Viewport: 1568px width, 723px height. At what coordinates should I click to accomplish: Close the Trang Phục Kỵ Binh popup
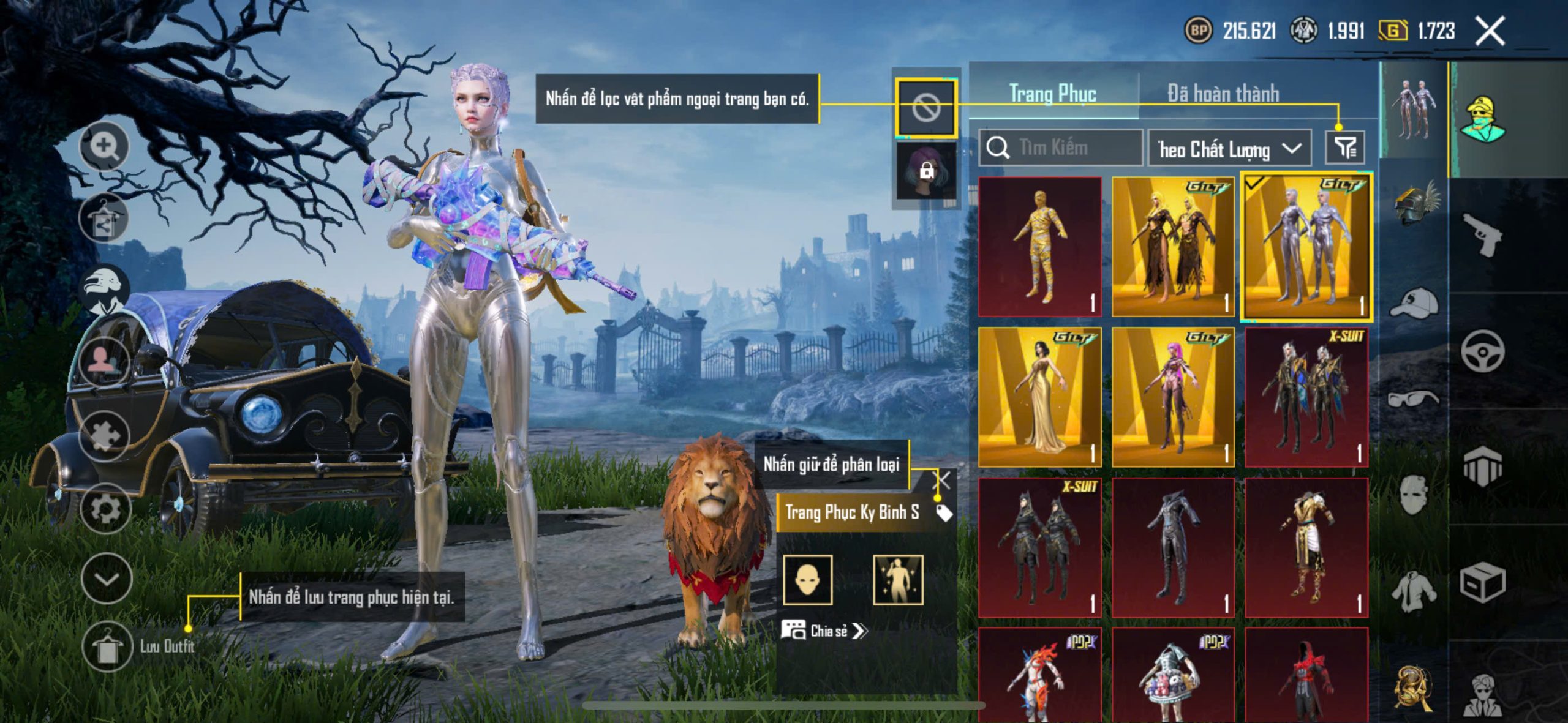pyautogui.click(x=943, y=481)
